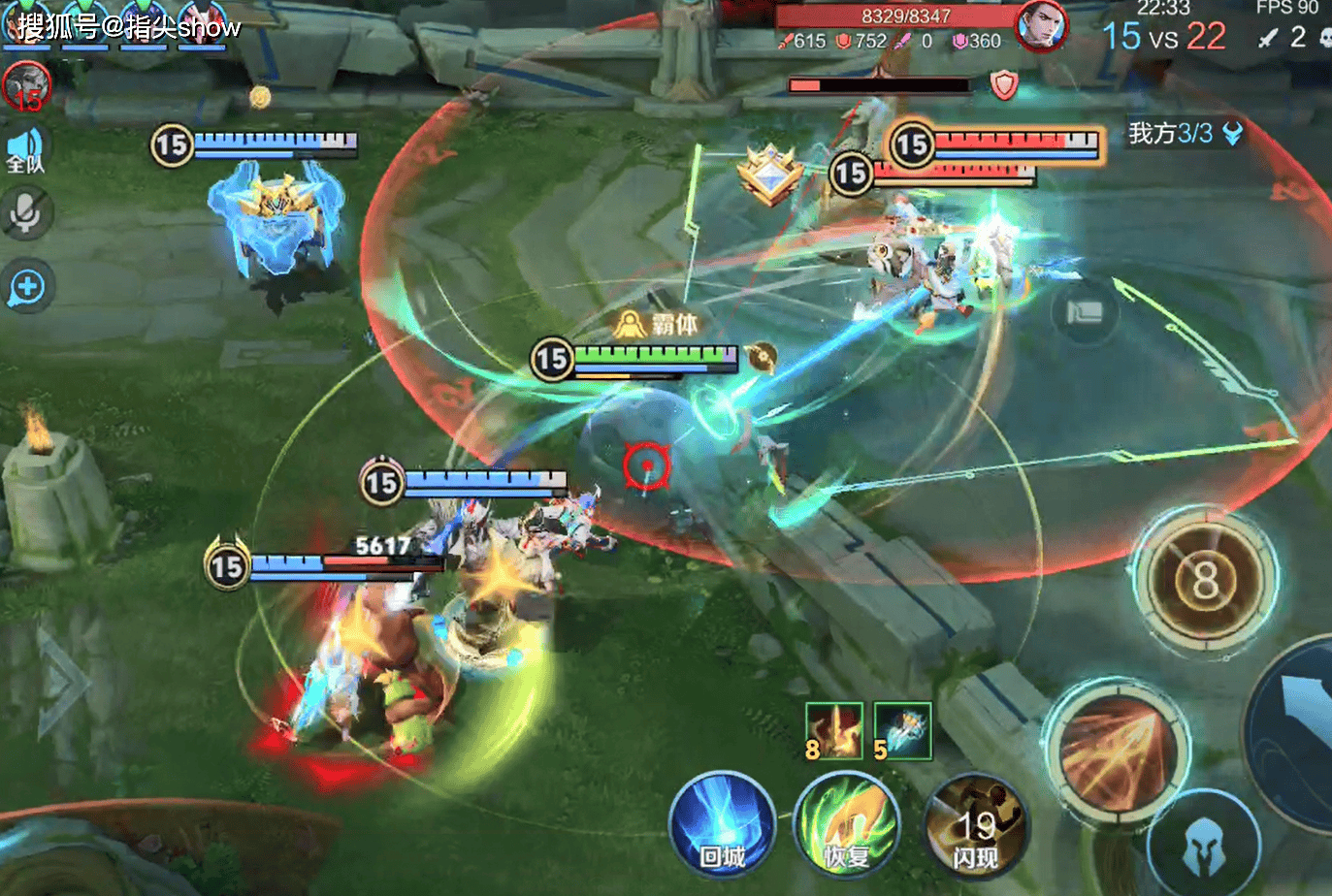Click the helmet icon button
1332x896 pixels.
(x=1204, y=849)
